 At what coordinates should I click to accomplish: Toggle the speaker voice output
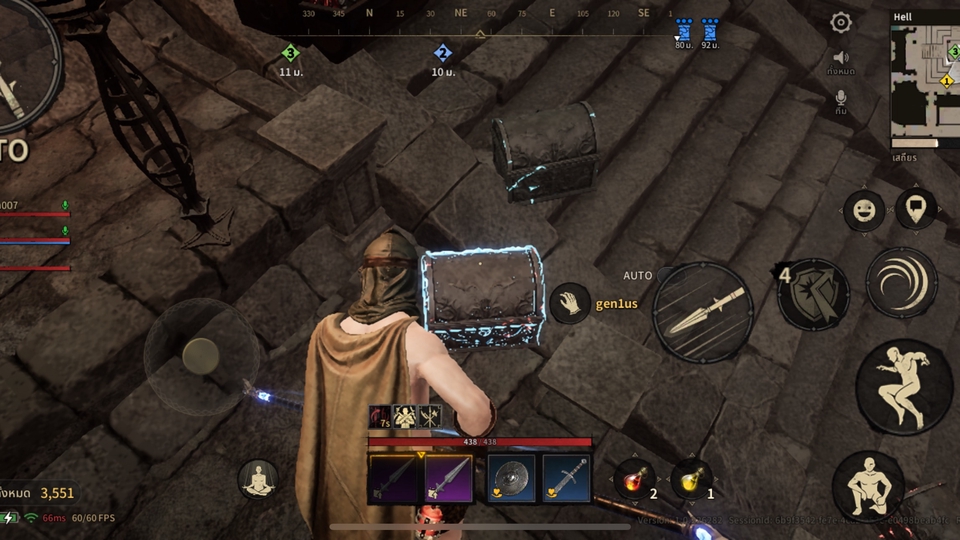coord(841,58)
